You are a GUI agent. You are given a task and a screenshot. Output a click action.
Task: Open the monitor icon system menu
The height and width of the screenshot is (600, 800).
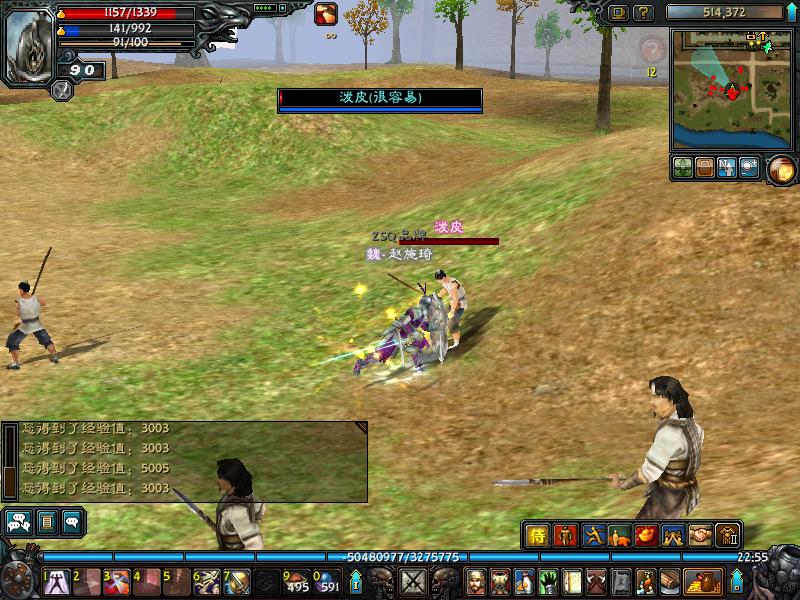619,13
